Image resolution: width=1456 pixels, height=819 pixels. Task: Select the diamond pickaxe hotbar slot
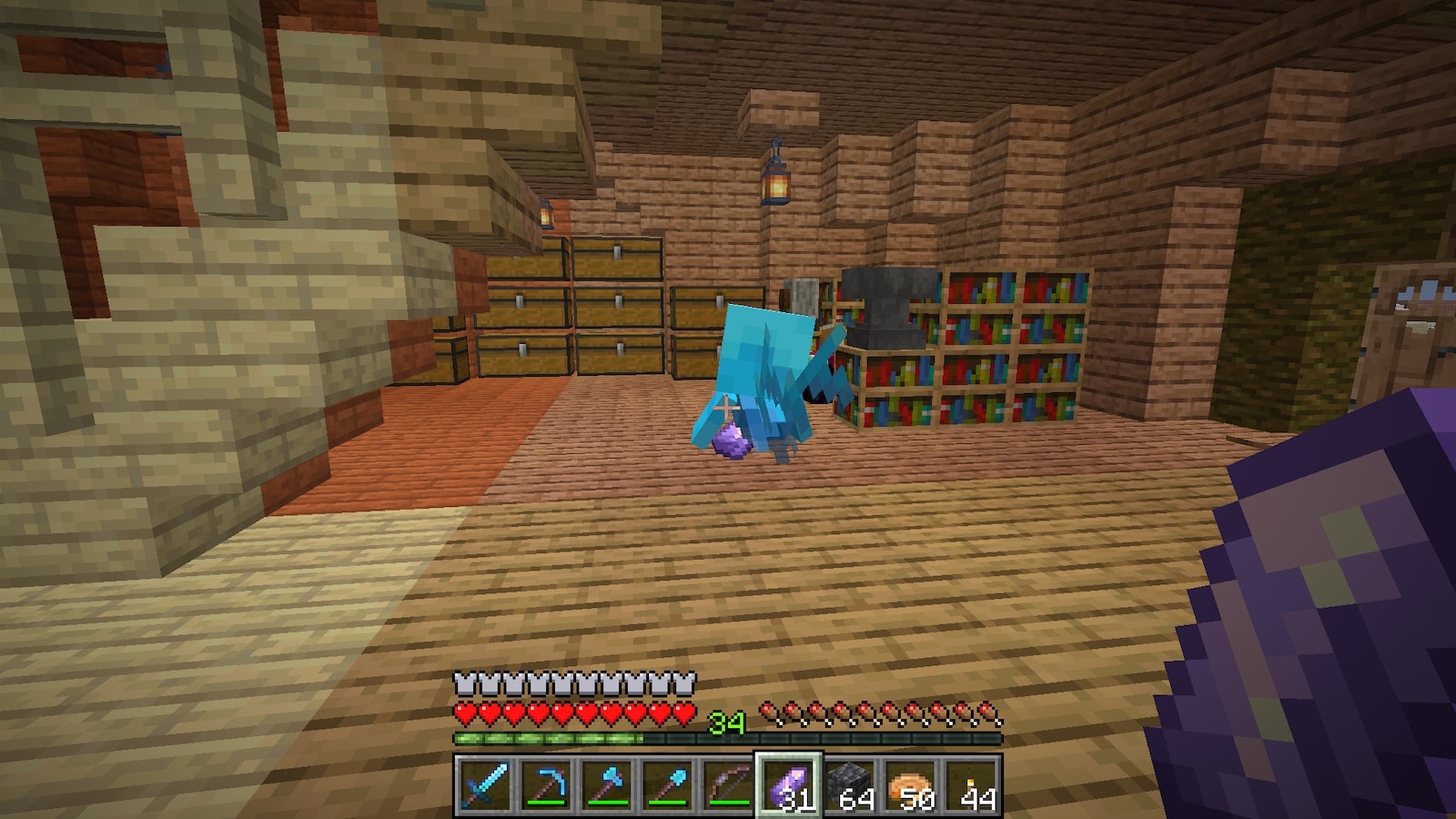coord(544,784)
